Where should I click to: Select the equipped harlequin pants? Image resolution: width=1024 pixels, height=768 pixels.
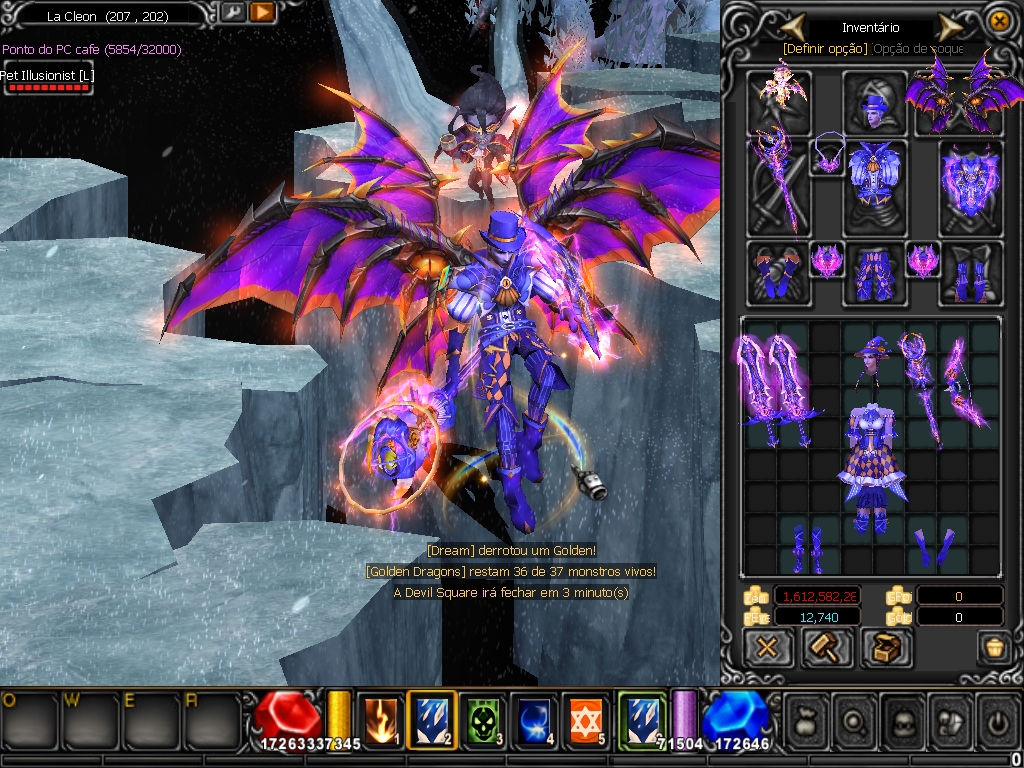[x=875, y=272]
